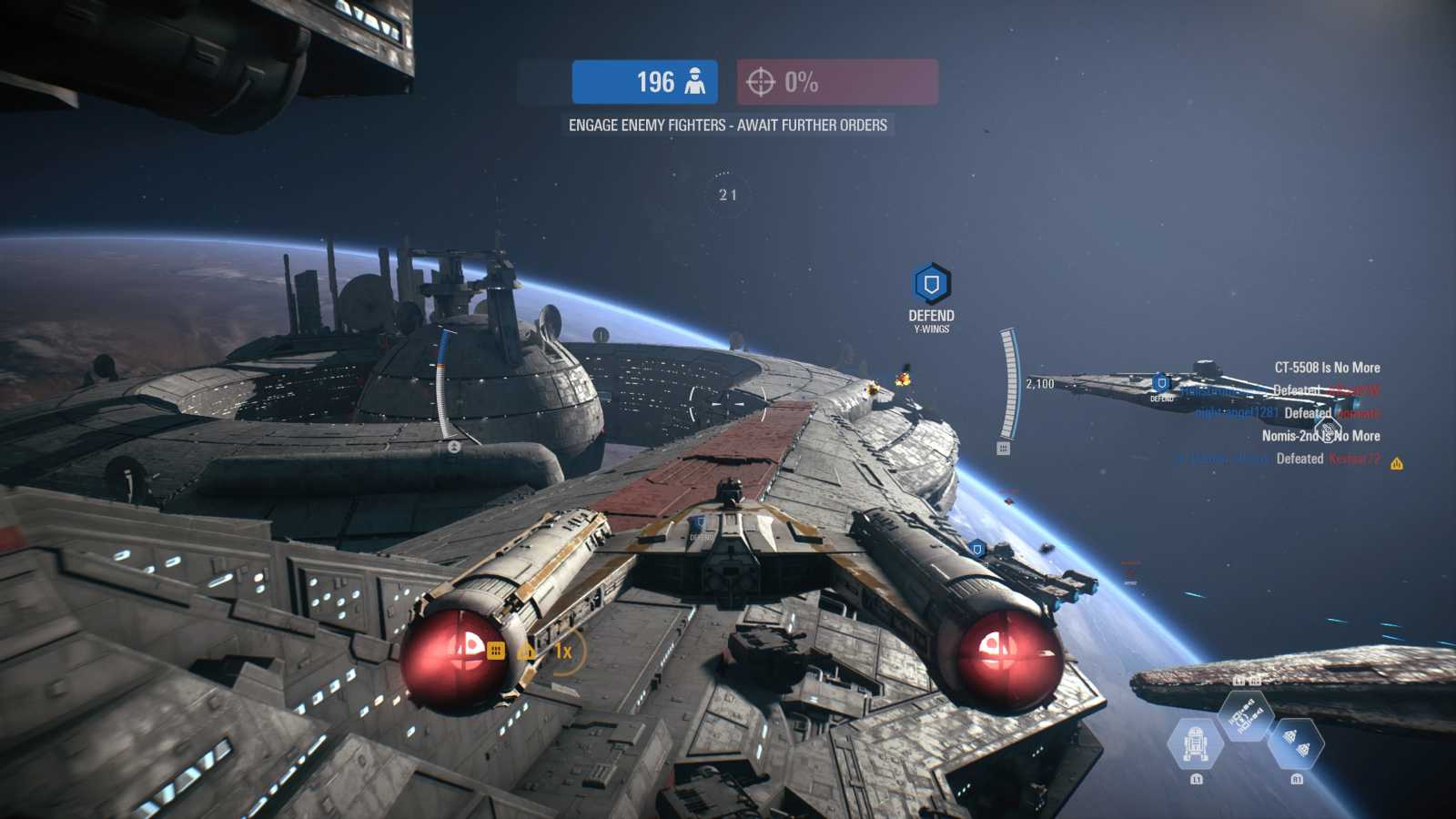Click the small Defend marker on the distant cruiser
The height and width of the screenshot is (819, 1456).
(x=1161, y=384)
